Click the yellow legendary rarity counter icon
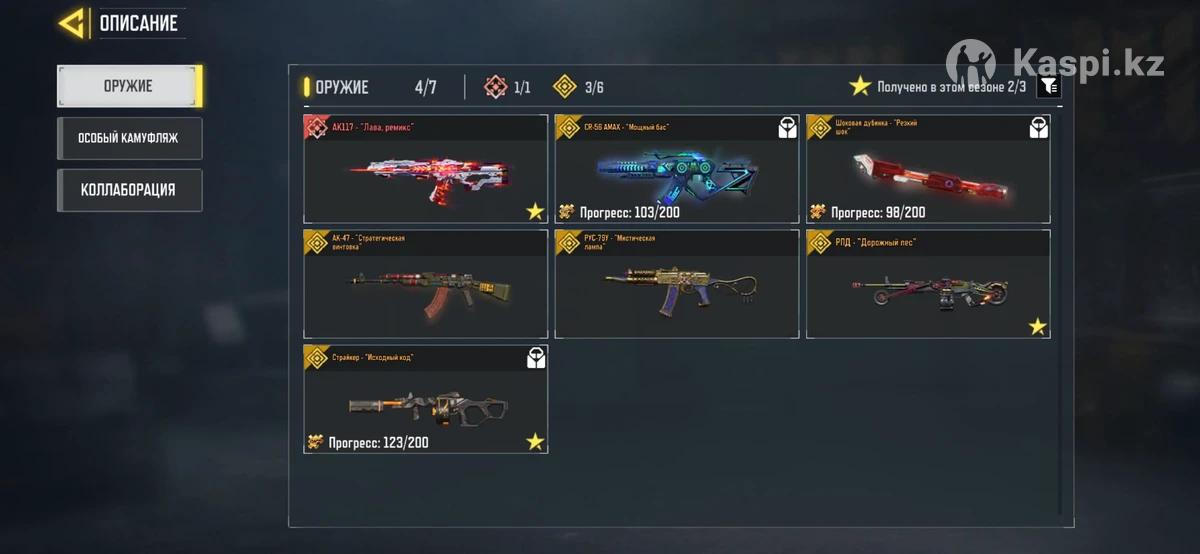This screenshot has height=554, width=1200. click(566, 87)
